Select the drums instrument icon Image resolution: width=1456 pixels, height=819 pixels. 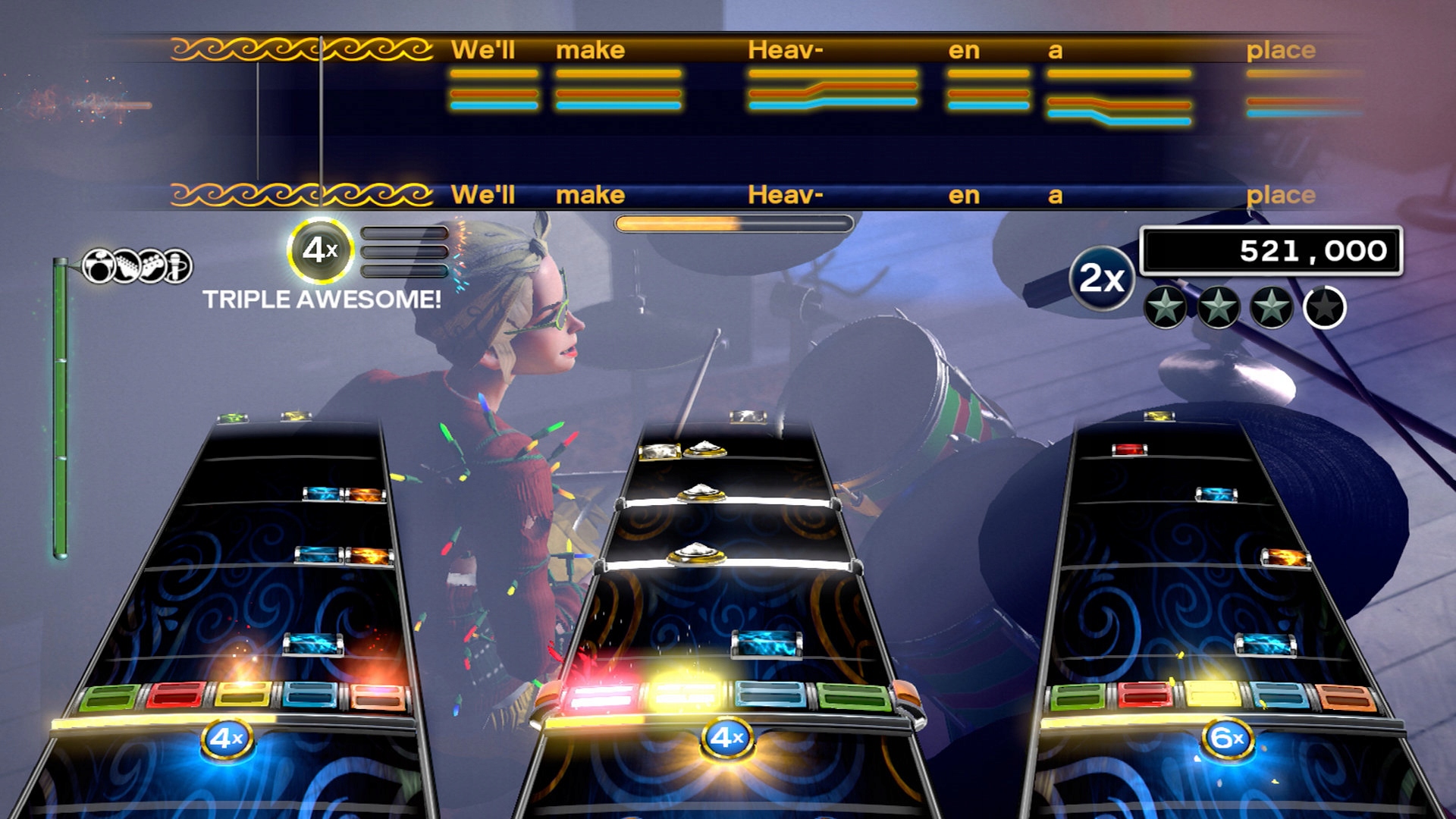(99, 265)
